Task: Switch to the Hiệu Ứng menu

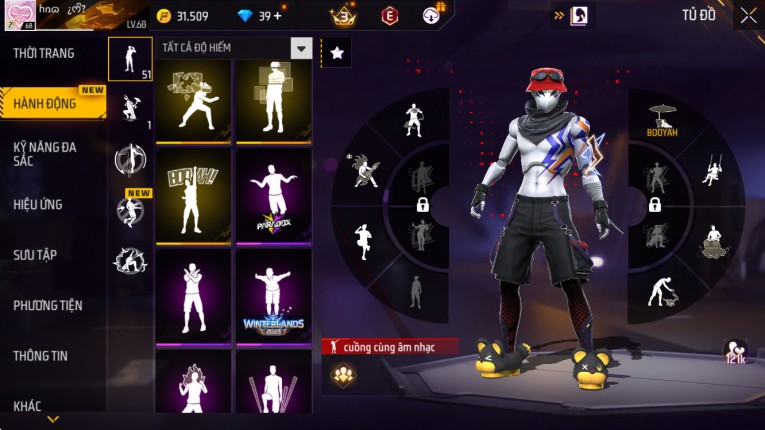Action: (x=38, y=204)
